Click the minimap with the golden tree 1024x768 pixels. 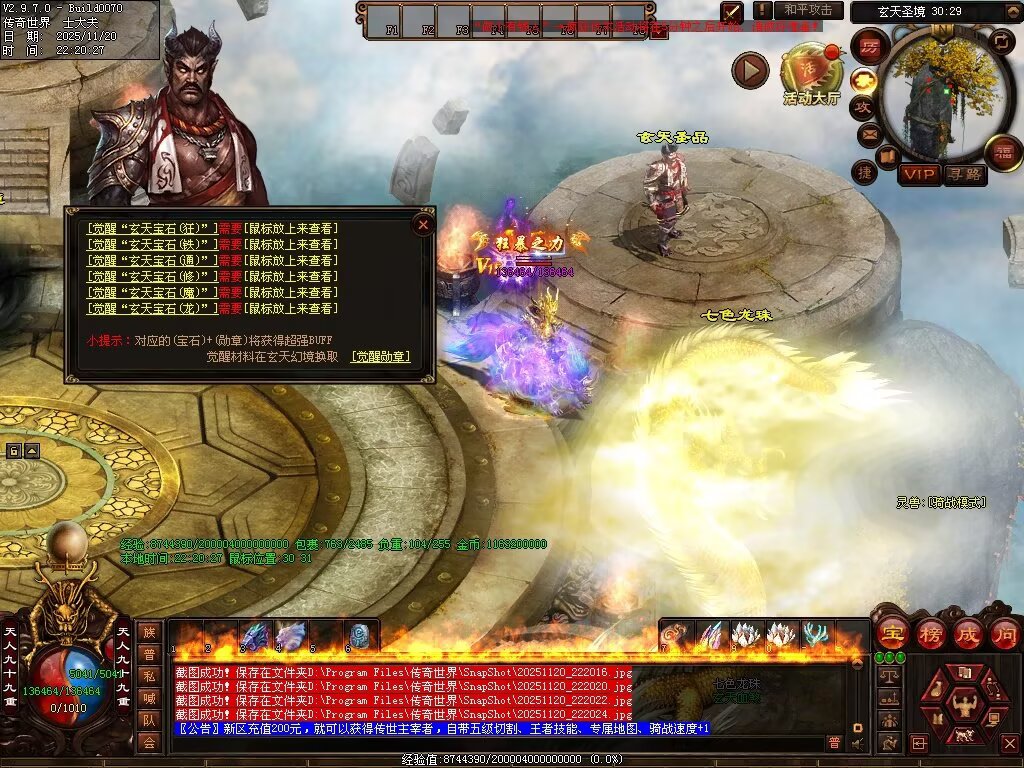click(x=937, y=95)
